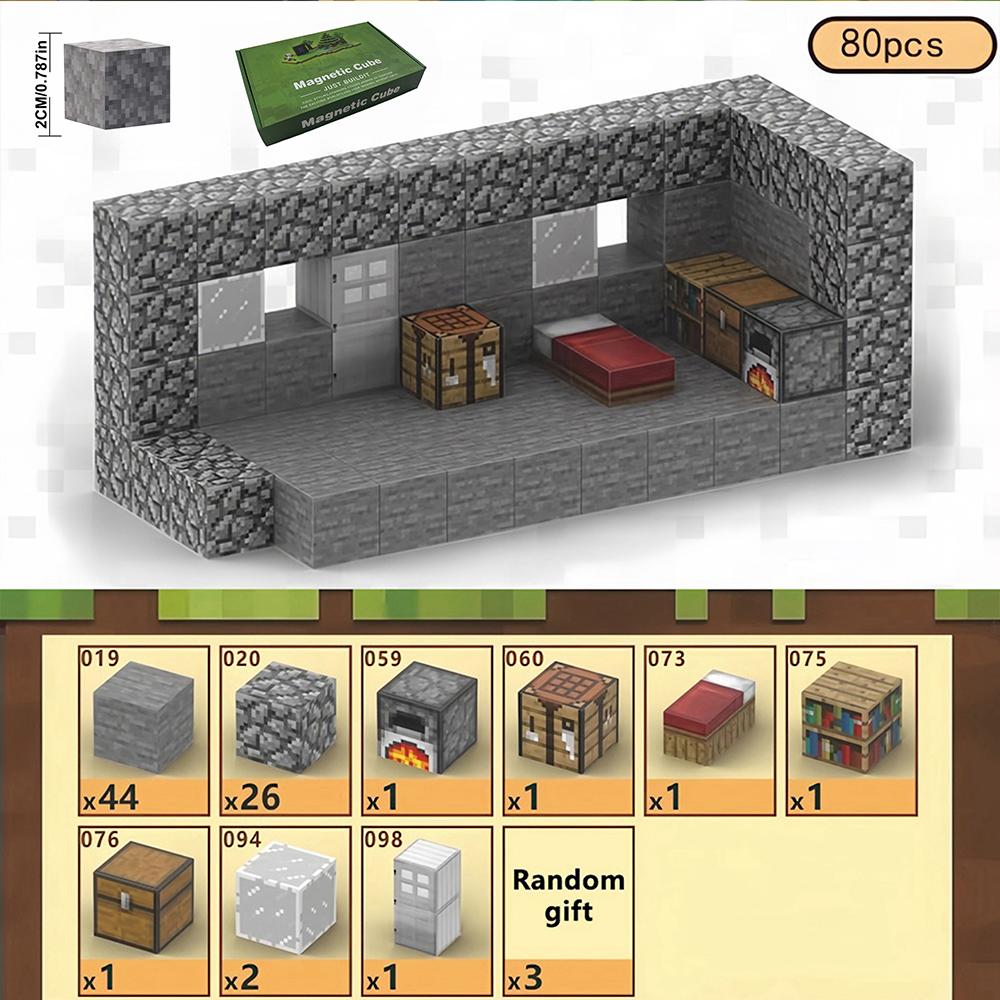Select the wooden chest slot 076
The image size is (1000, 1000).
click(143, 909)
